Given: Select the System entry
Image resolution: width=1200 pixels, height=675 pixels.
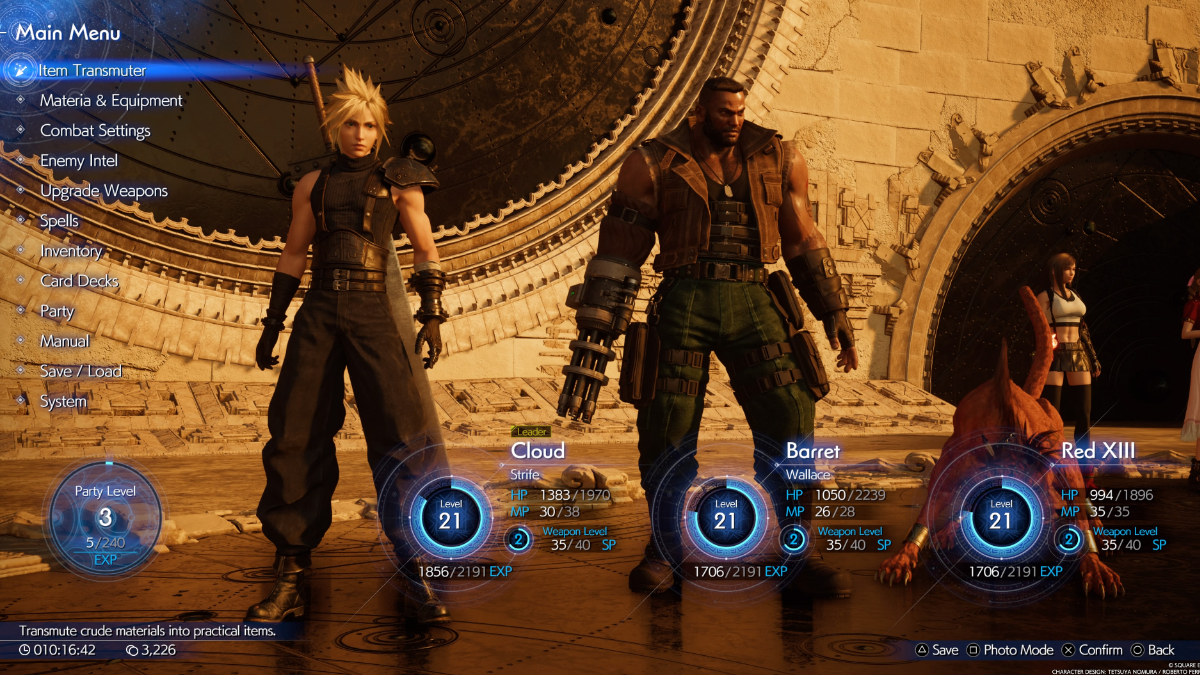Looking at the screenshot, I should click(63, 401).
